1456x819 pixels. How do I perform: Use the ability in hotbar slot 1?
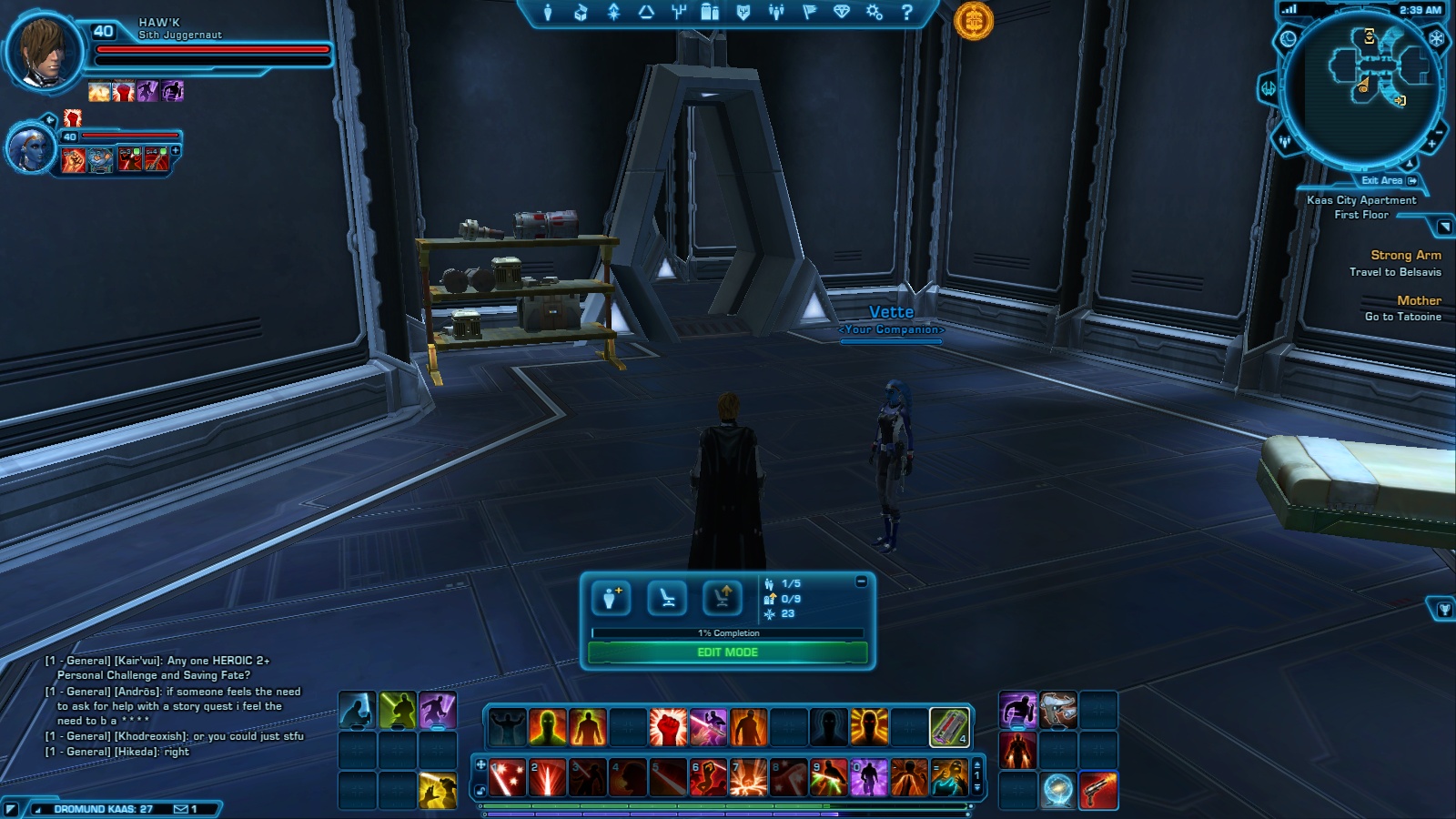pyautogui.click(x=507, y=778)
